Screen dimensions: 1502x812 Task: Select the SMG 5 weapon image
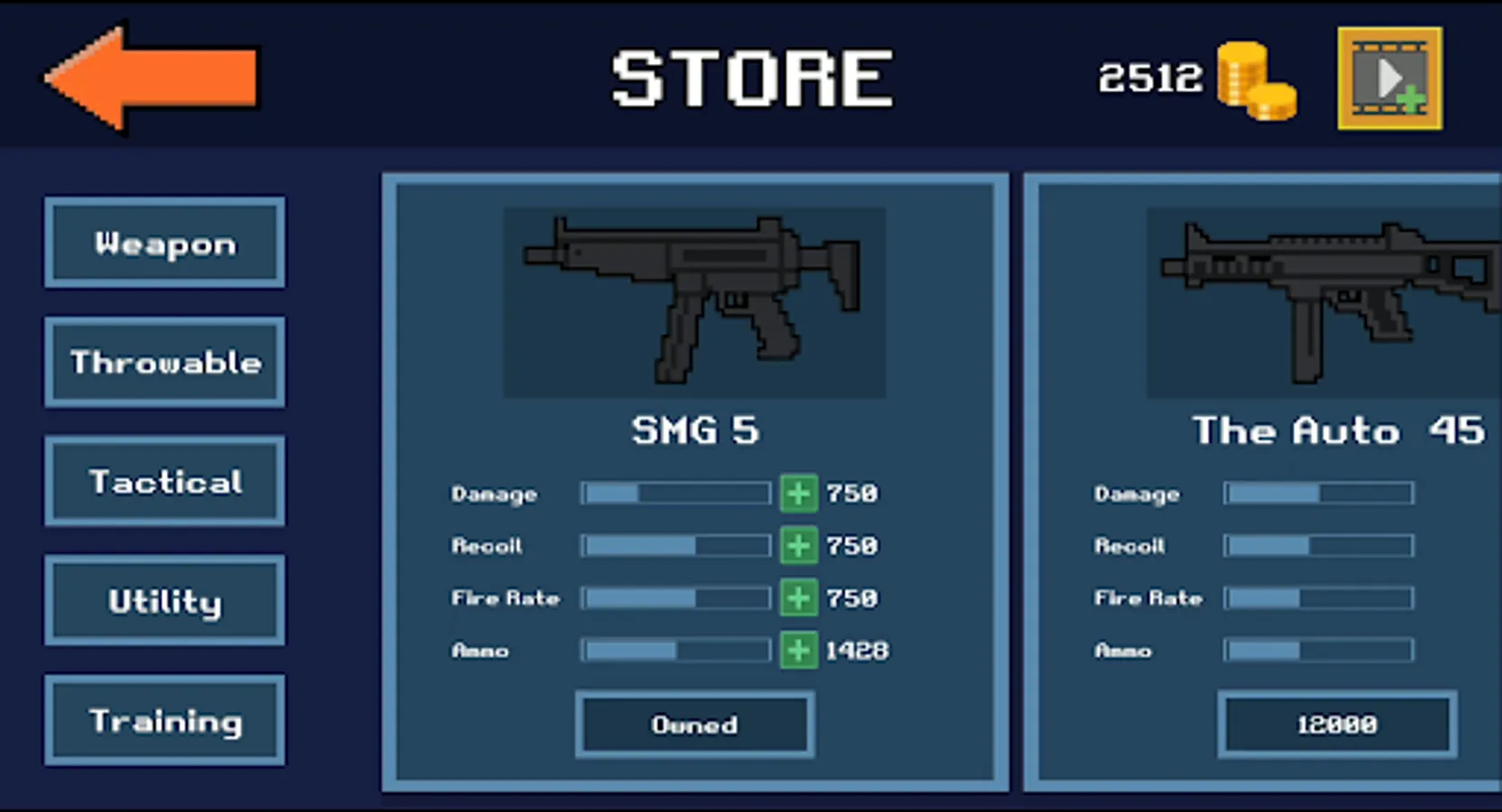[x=694, y=302]
